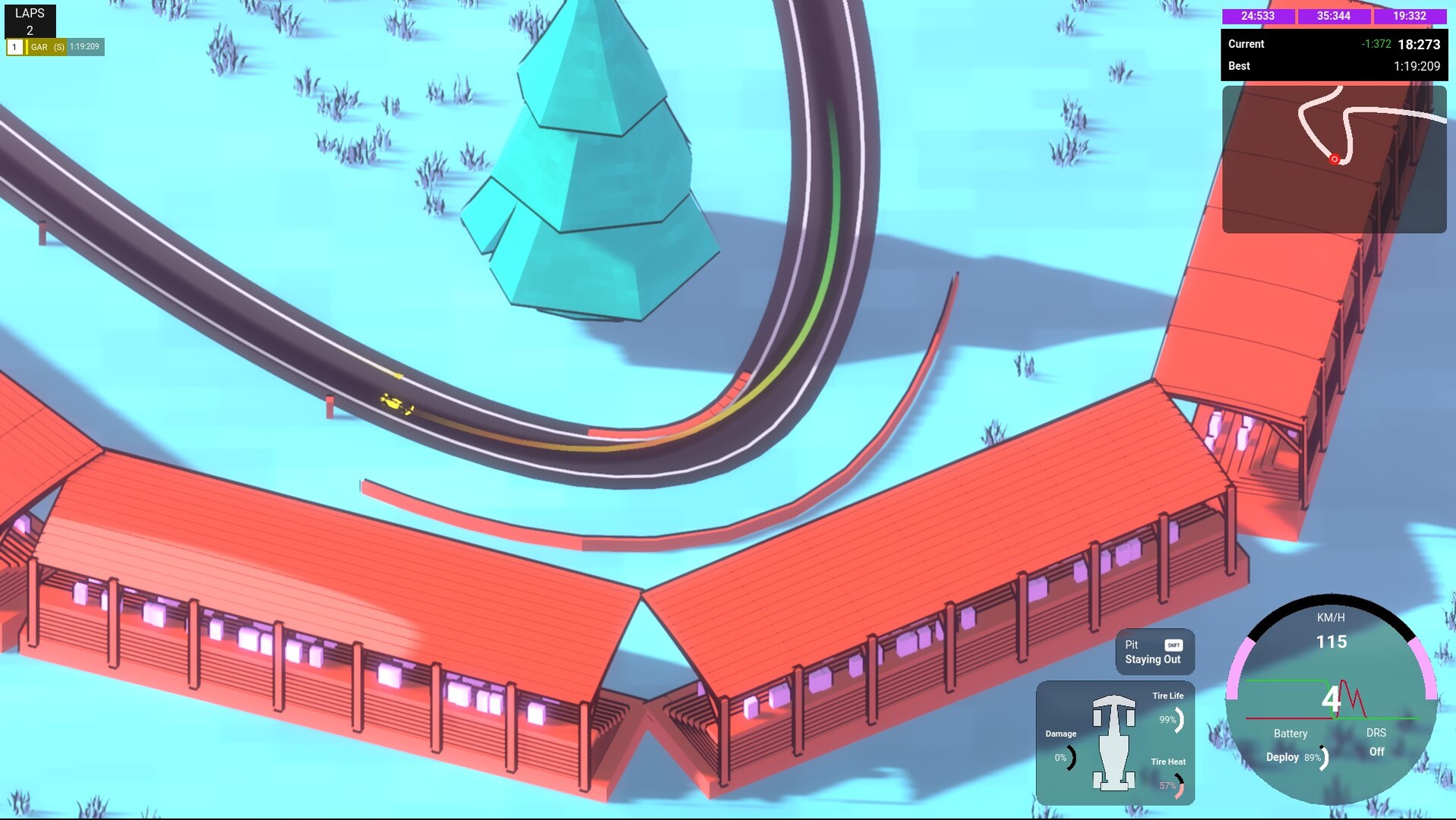Select the Best lap time row

(x=1331, y=66)
